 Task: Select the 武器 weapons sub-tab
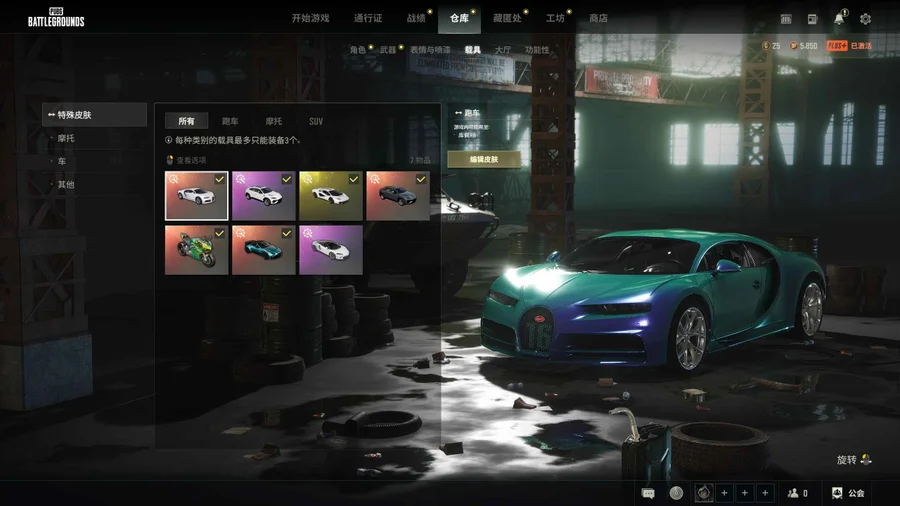388,49
